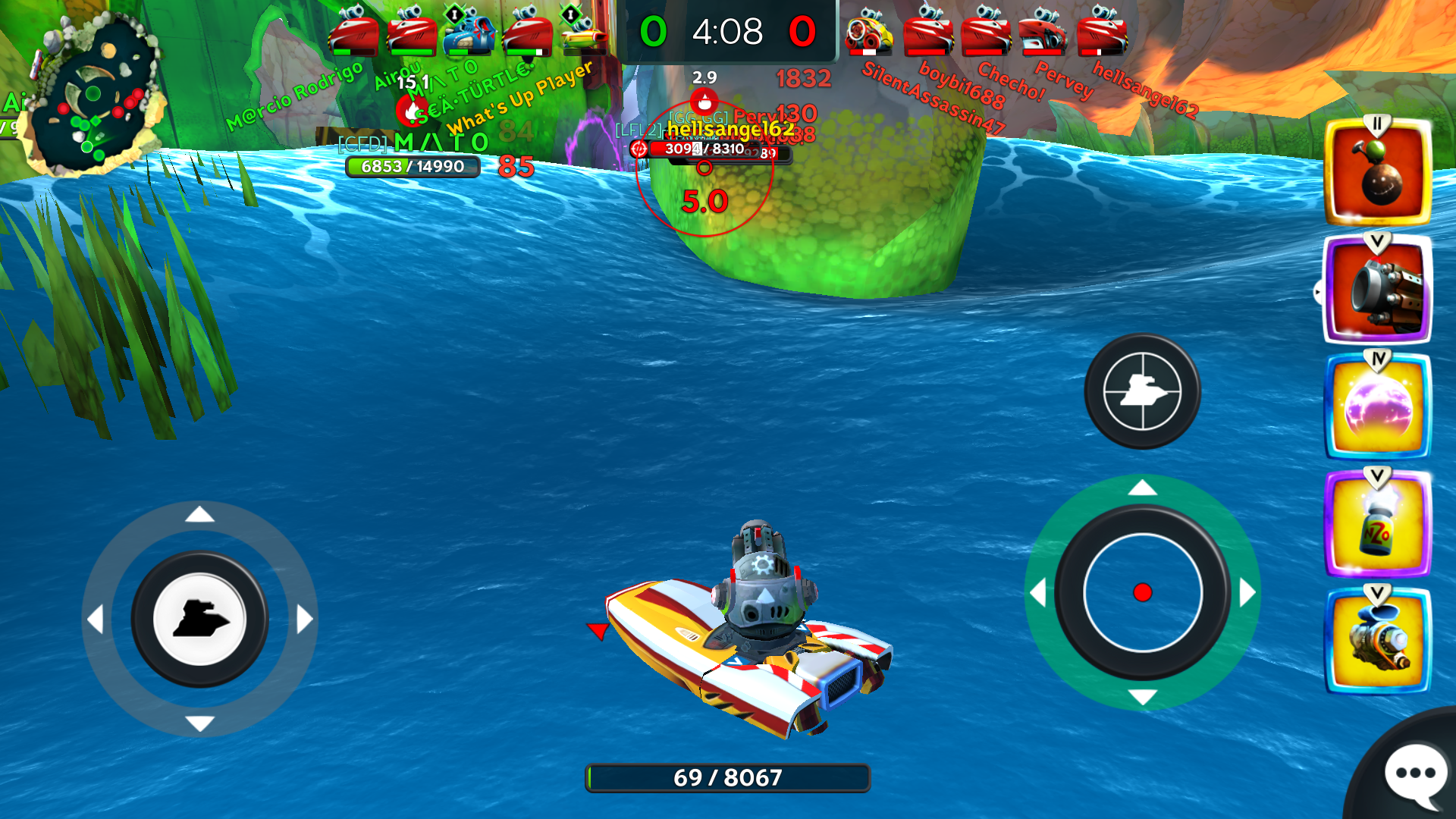Select the cannon weapon slot

tap(1378, 290)
